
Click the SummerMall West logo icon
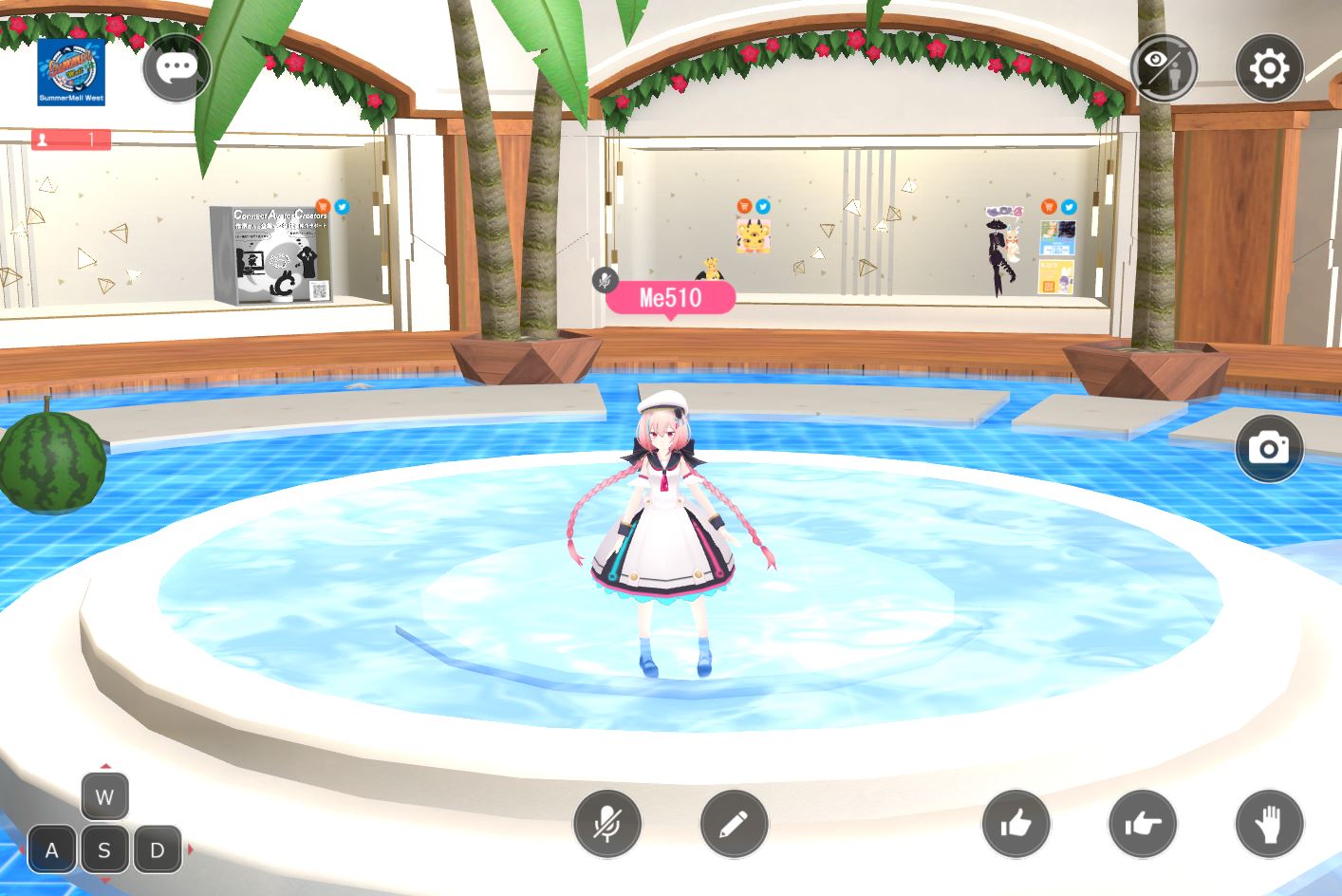71,71
